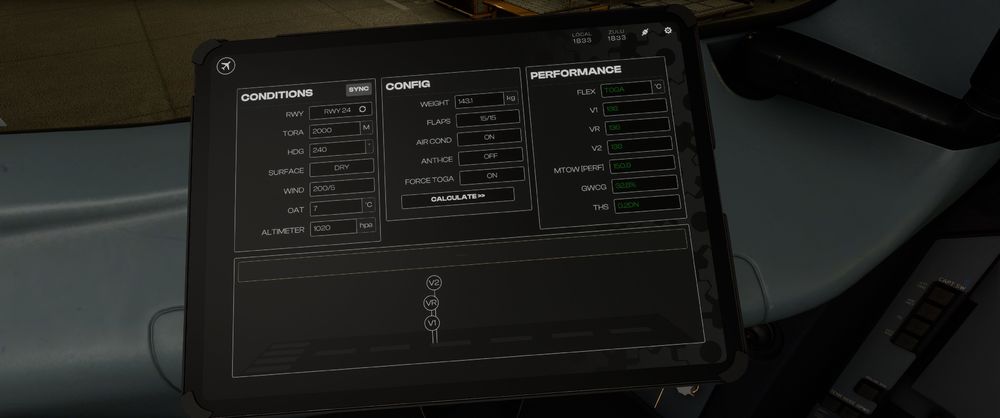Toggle the AIR COND setting

pos(490,138)
